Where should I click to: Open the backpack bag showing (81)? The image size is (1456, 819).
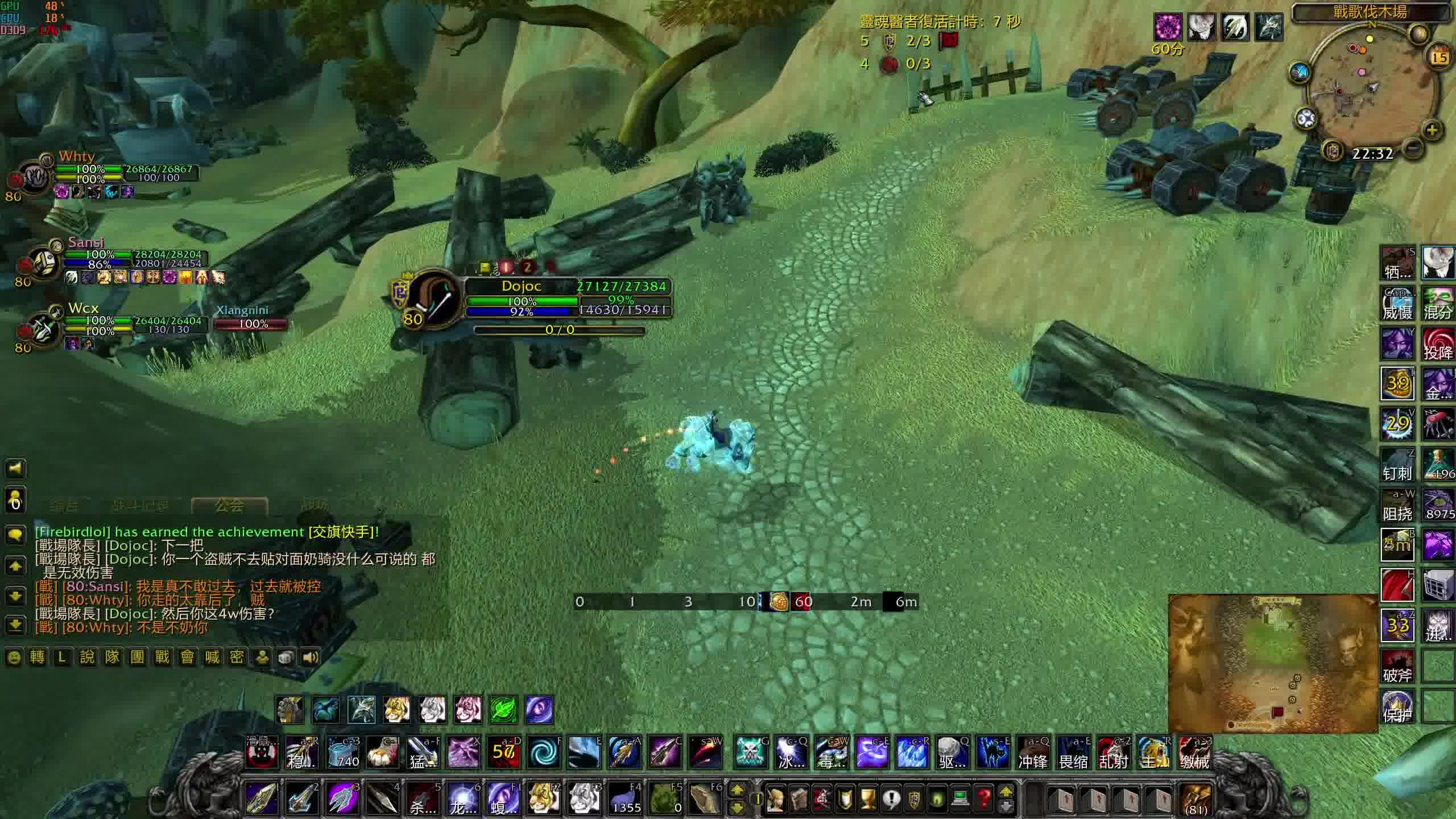pyautogui.click(x=1196, y=799)
